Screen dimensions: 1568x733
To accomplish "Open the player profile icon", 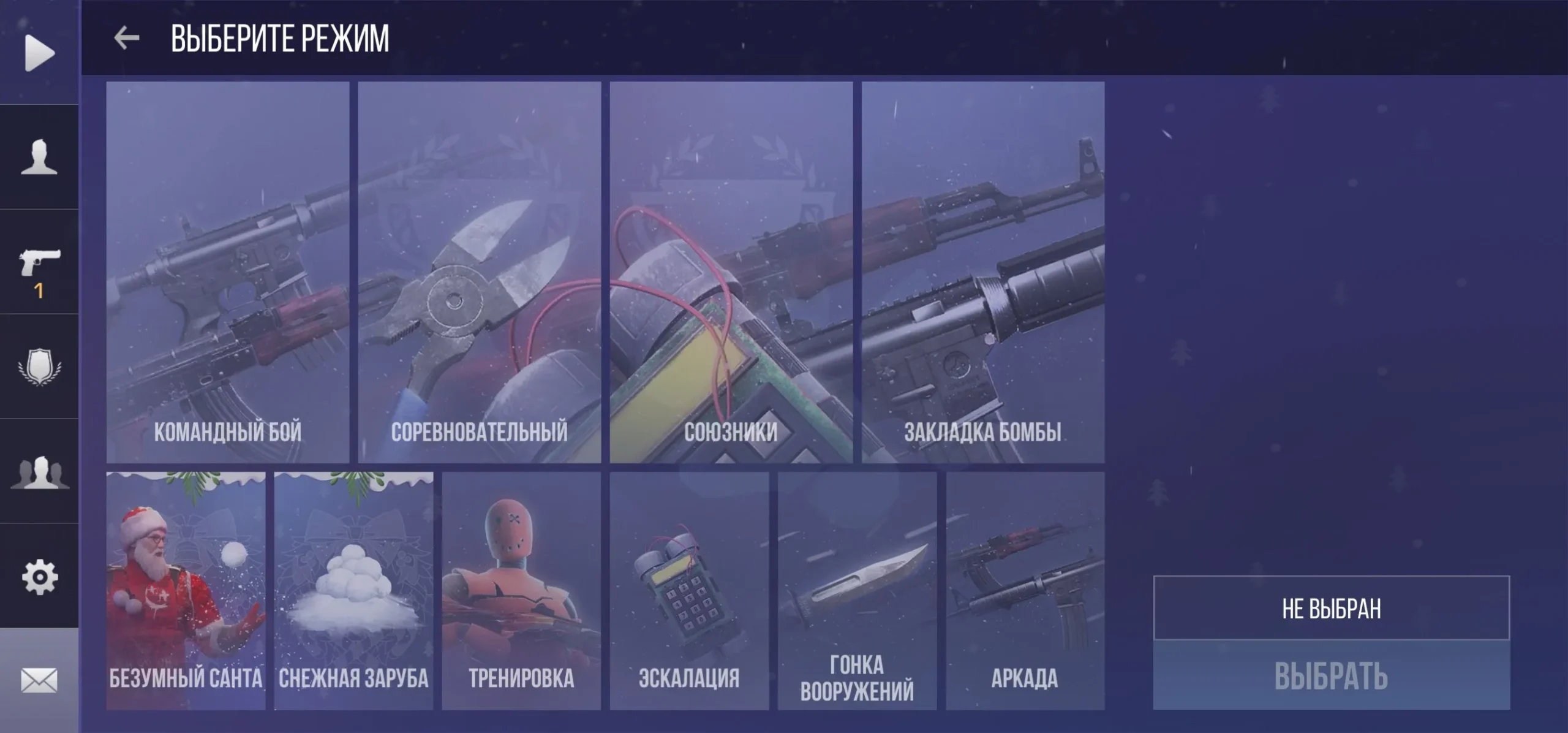I will pos(39,158).
